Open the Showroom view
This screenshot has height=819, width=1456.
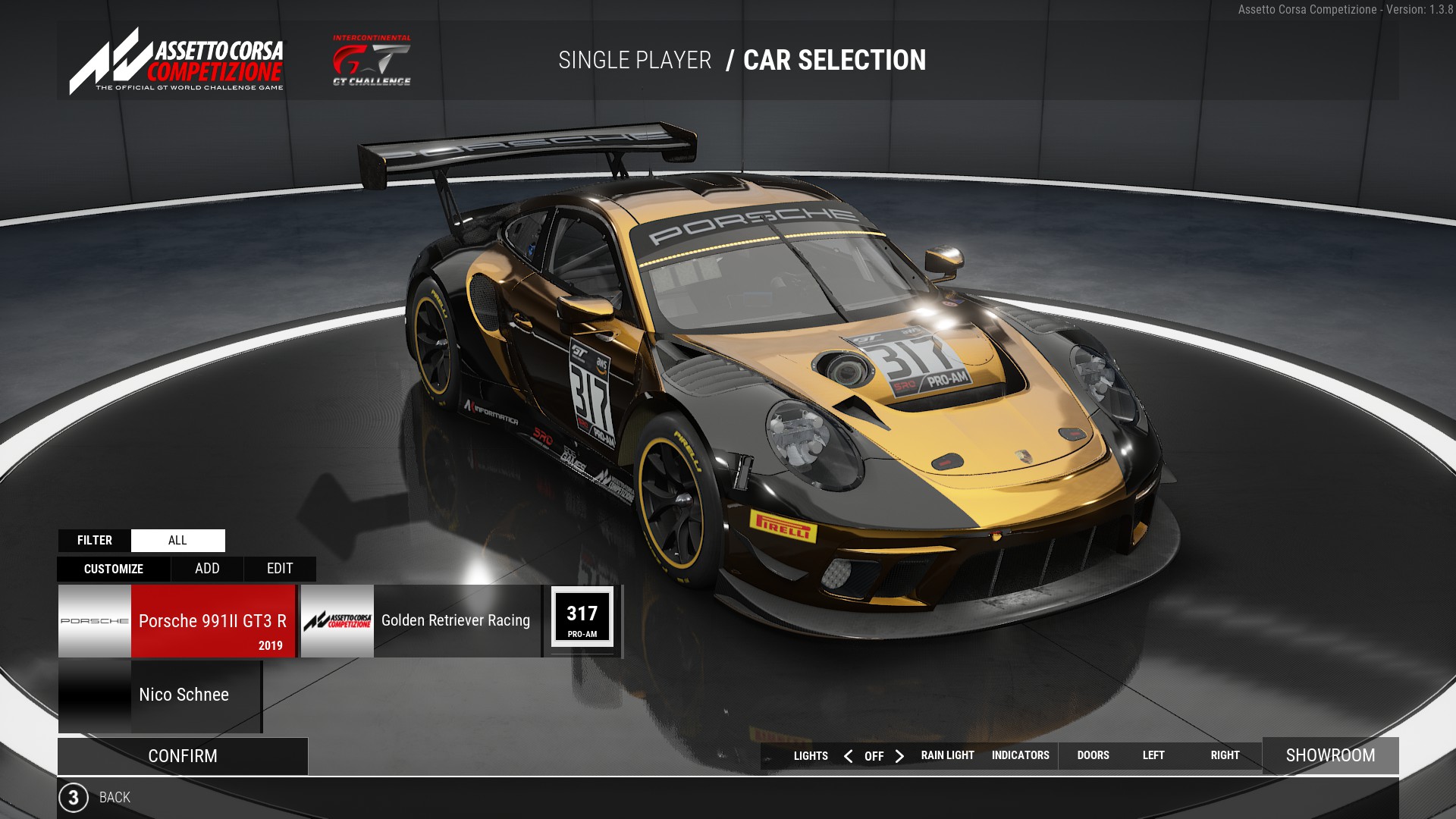pos(1330,755)
